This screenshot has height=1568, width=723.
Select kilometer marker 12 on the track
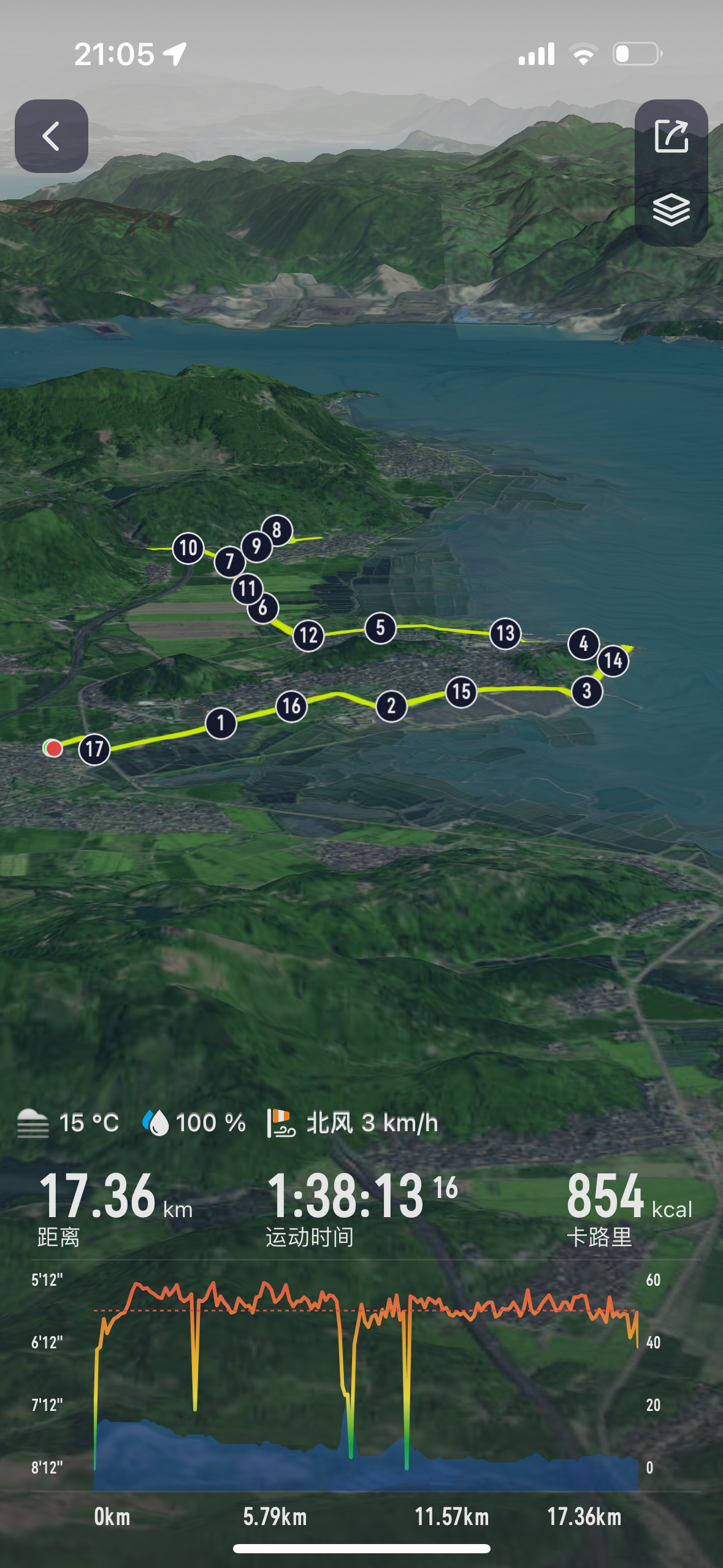308,636
